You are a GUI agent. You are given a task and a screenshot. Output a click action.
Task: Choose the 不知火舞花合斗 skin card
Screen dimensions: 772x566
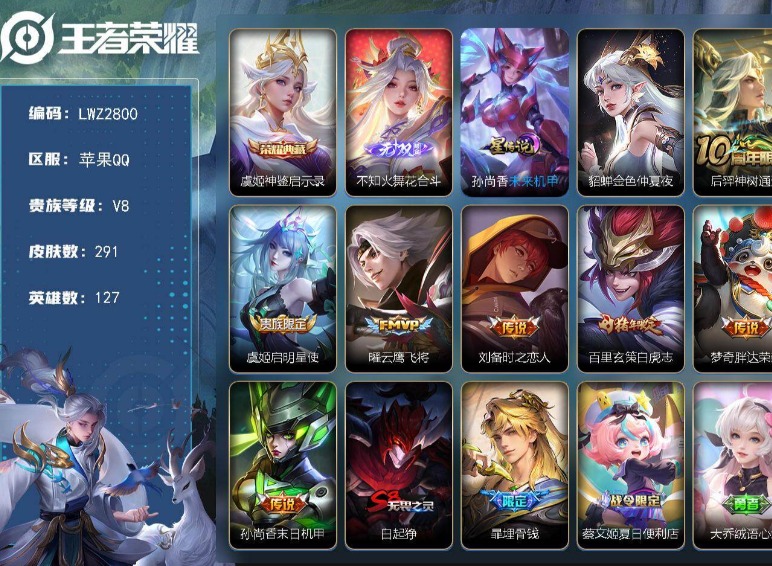(399, 110)
